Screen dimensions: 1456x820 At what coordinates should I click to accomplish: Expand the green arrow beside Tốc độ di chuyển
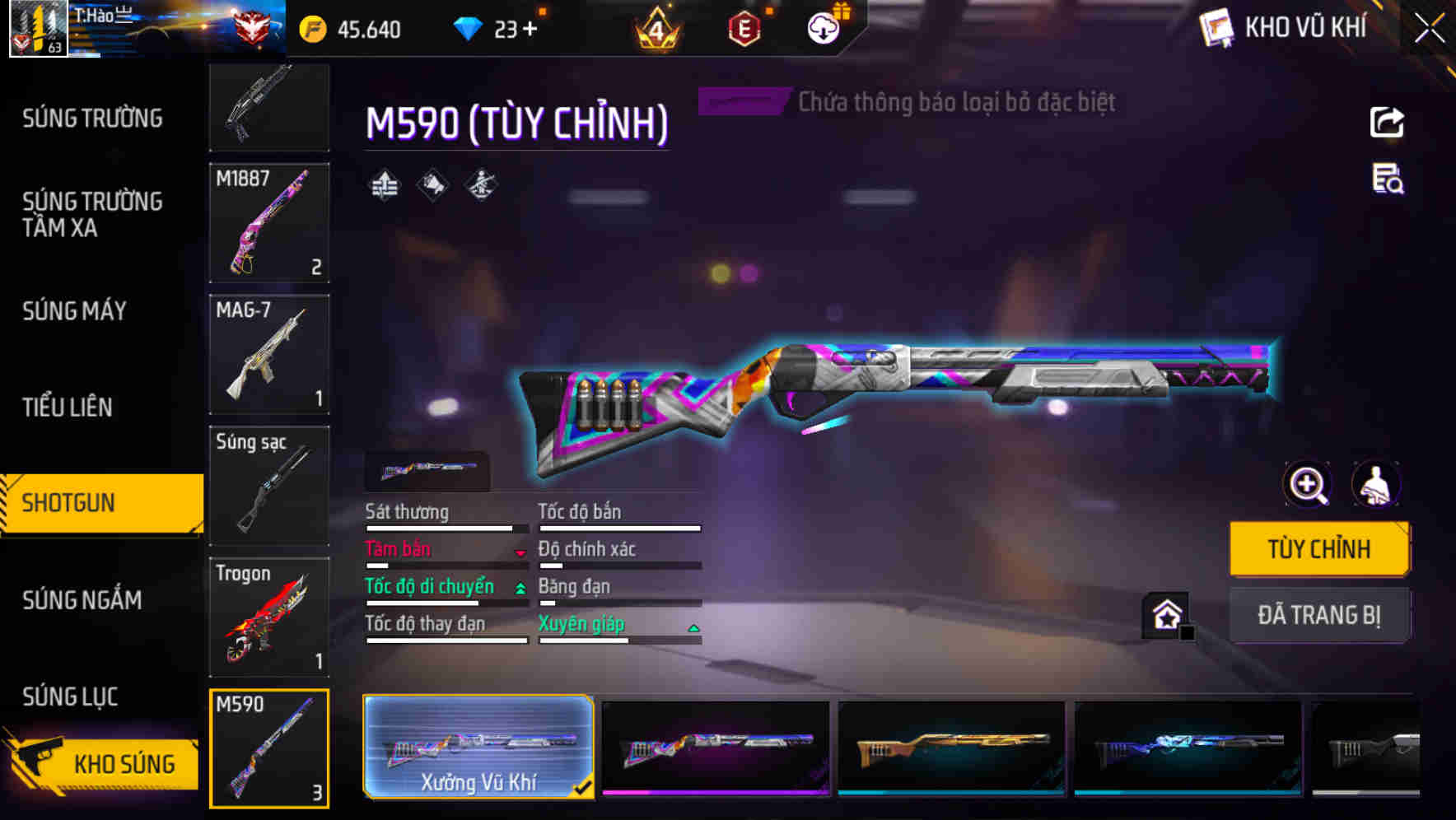coord(520,588)
